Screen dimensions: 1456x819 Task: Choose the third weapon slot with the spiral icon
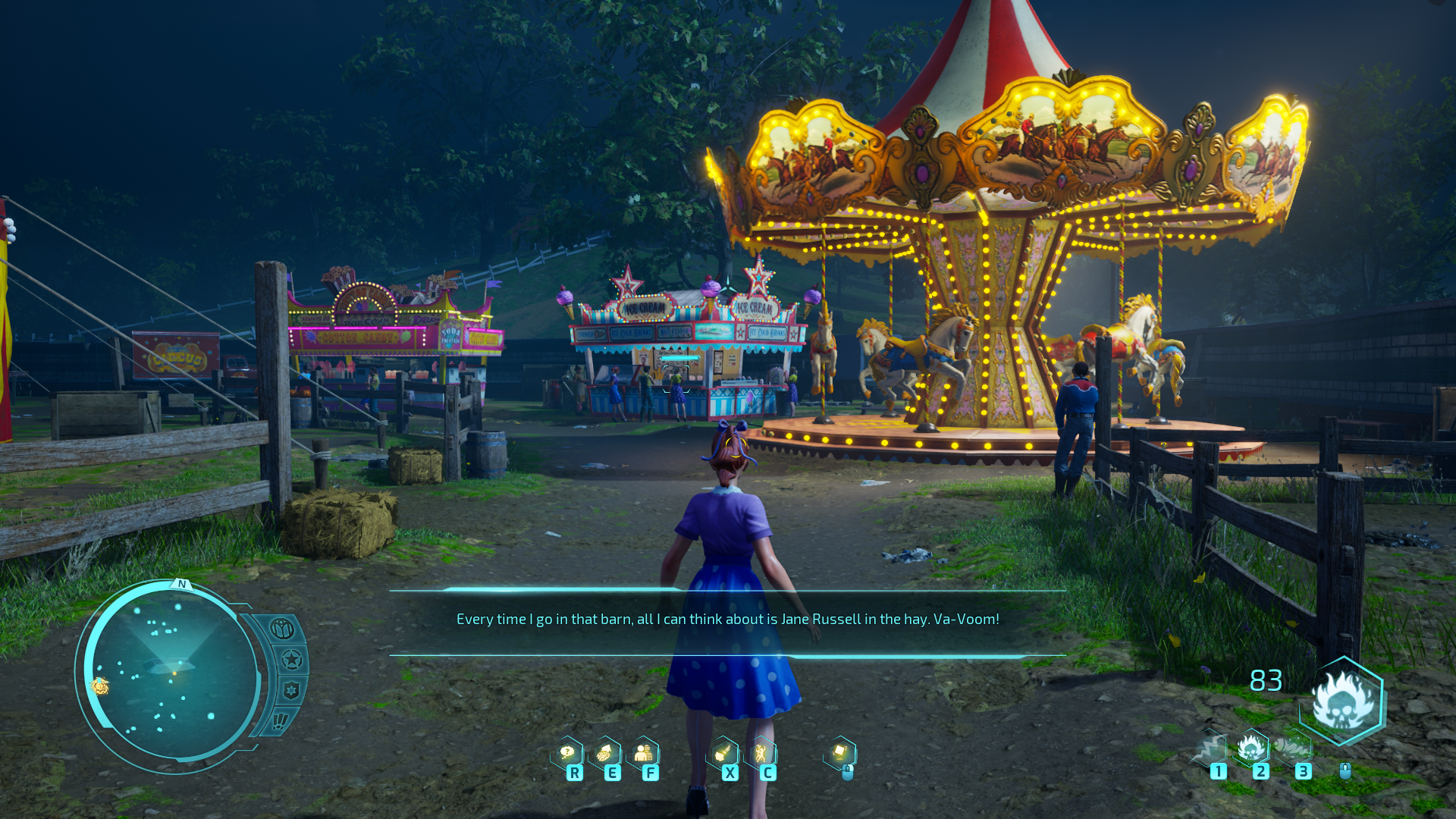(x=1294, y=748)
